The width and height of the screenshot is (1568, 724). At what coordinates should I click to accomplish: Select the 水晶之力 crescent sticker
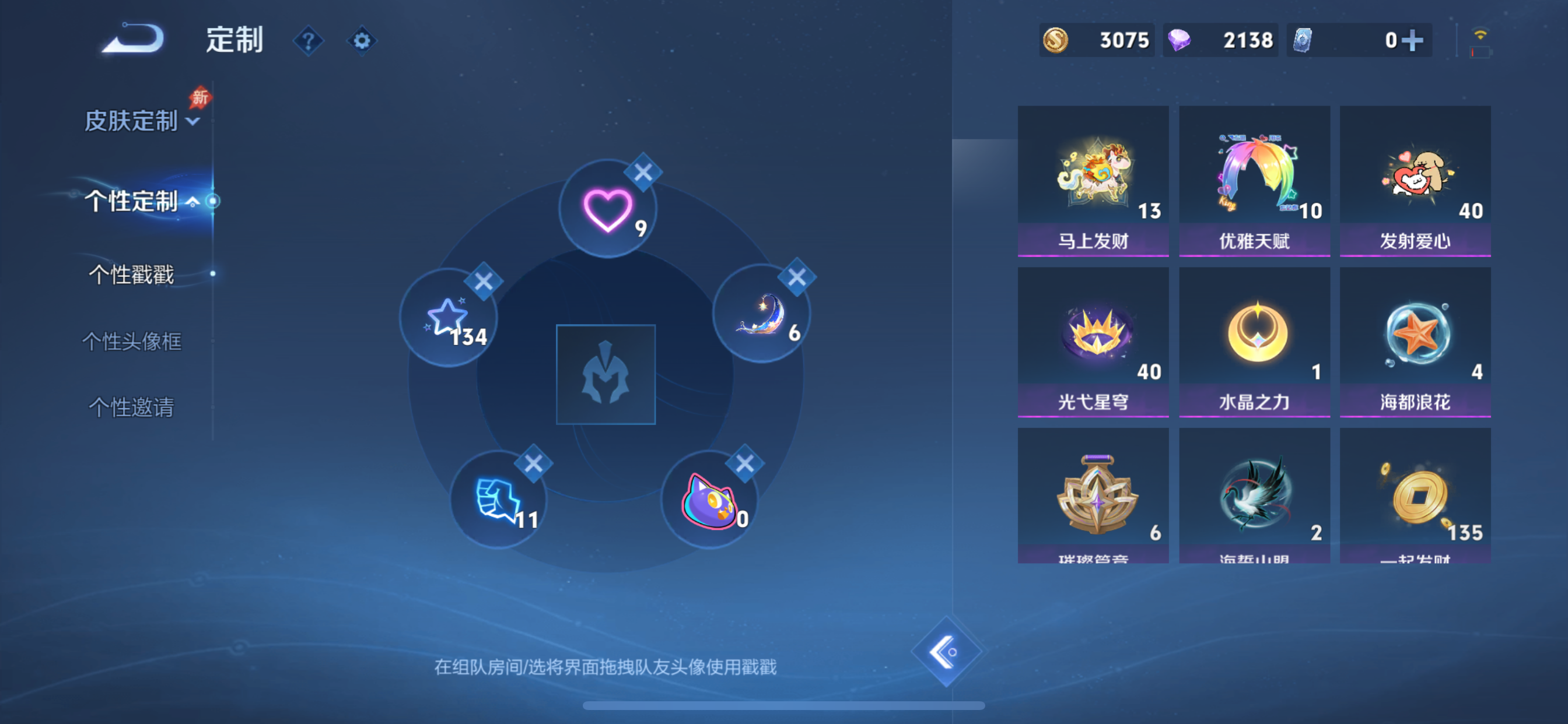[1254, 335]
